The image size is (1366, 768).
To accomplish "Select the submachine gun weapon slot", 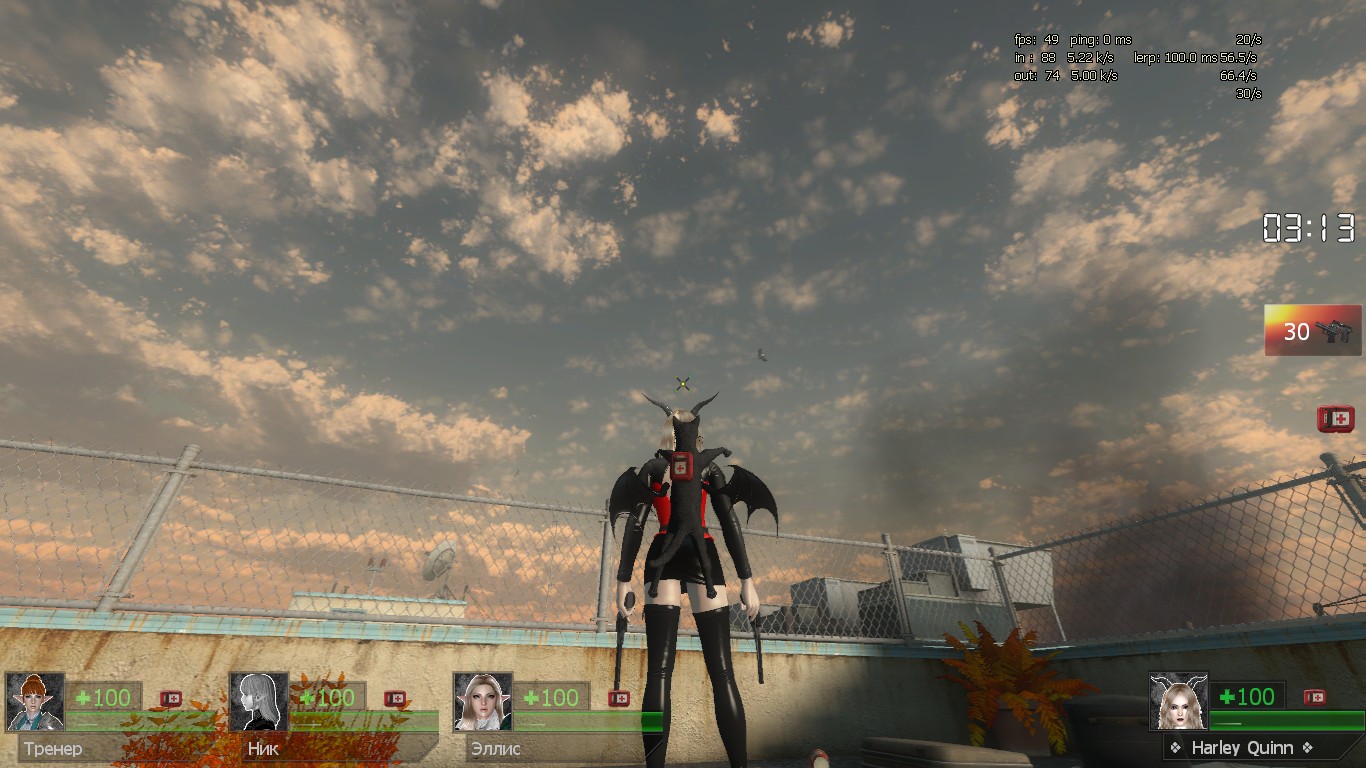I will tap(1312, 330).
